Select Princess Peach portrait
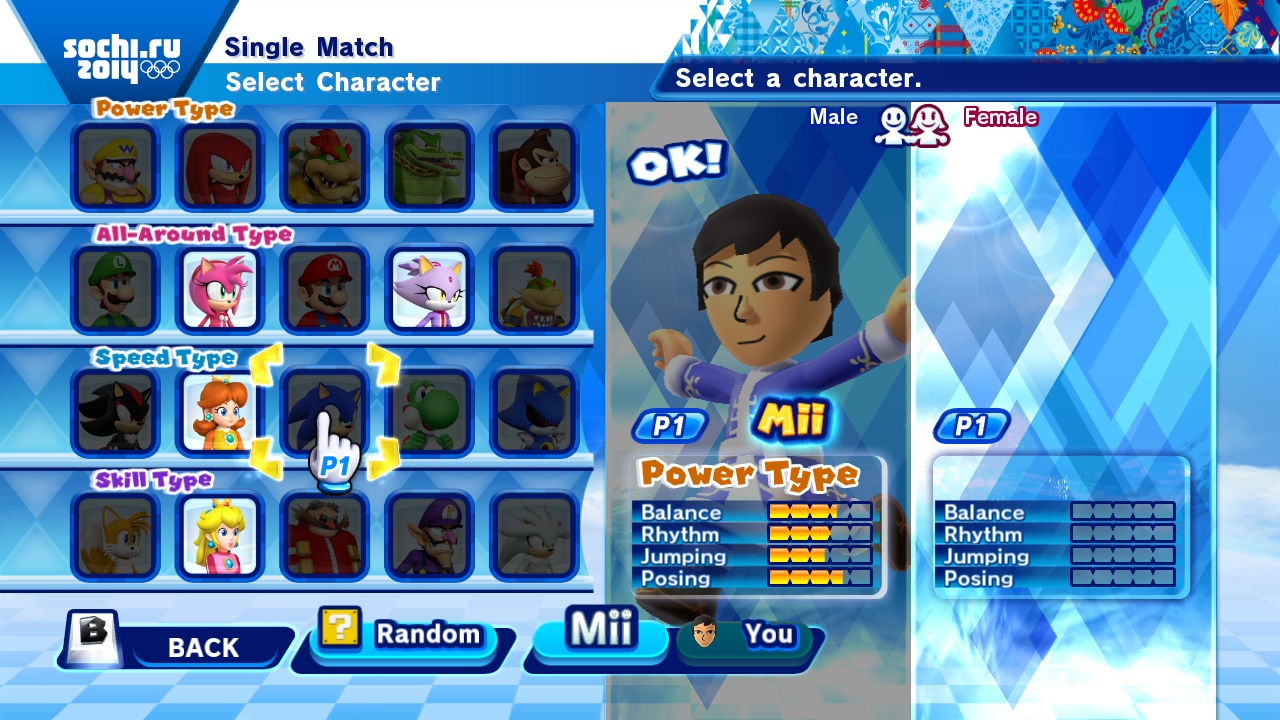The width and height of the screenshot is (1280, 720). click(220, 536)
